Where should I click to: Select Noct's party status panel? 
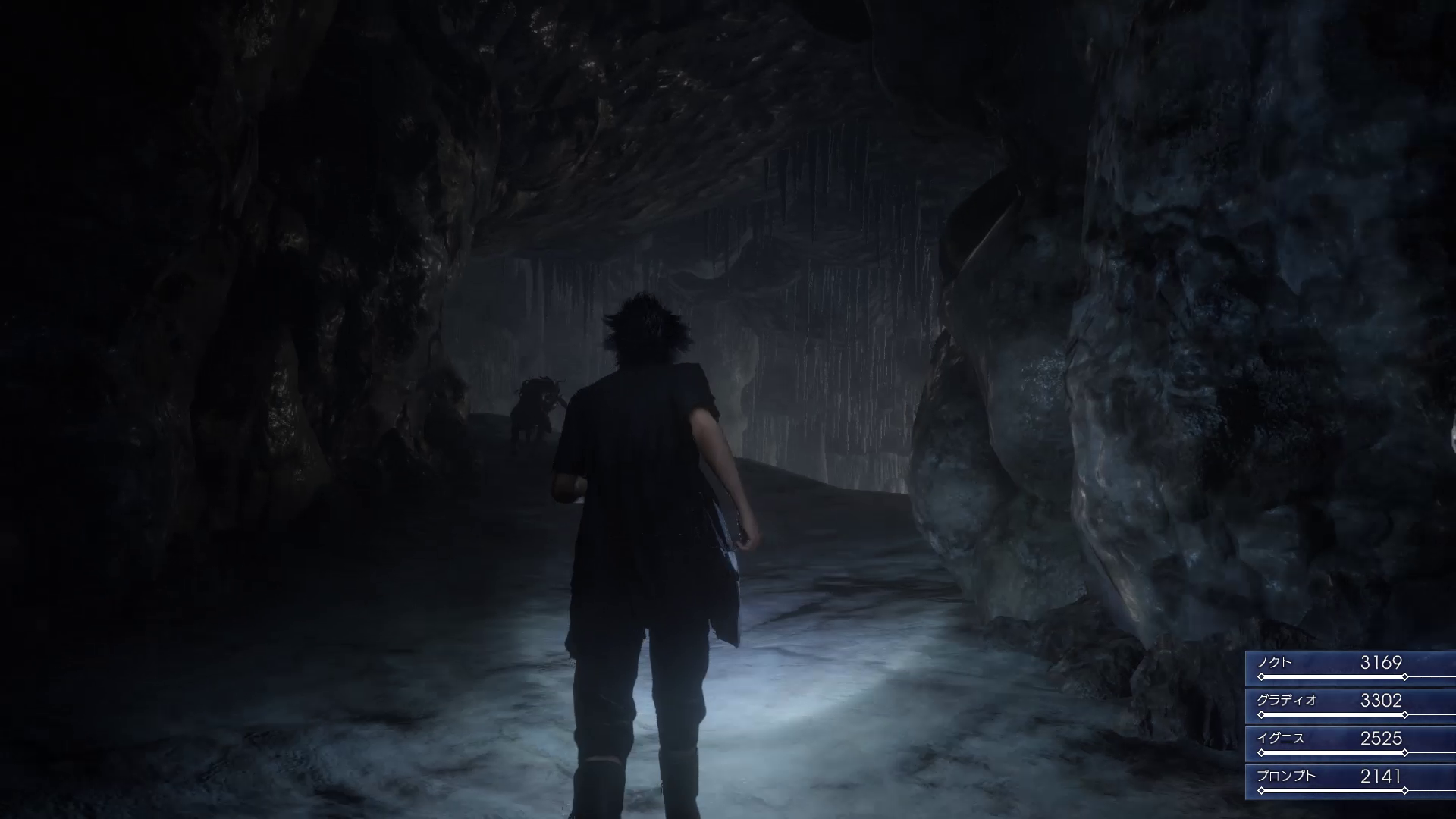pyautogui.click(x=1350, y=667)
